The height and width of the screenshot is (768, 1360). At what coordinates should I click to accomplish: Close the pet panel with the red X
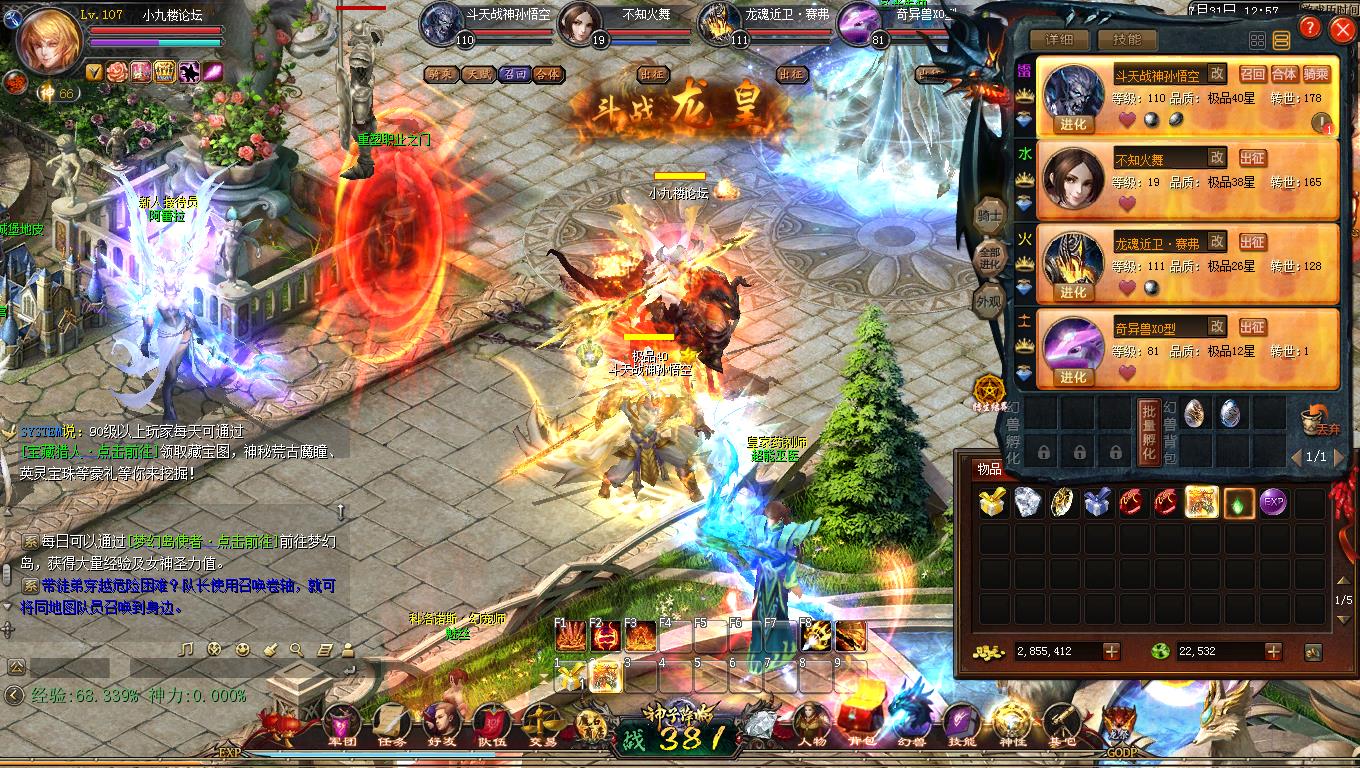pos(1341,30)
